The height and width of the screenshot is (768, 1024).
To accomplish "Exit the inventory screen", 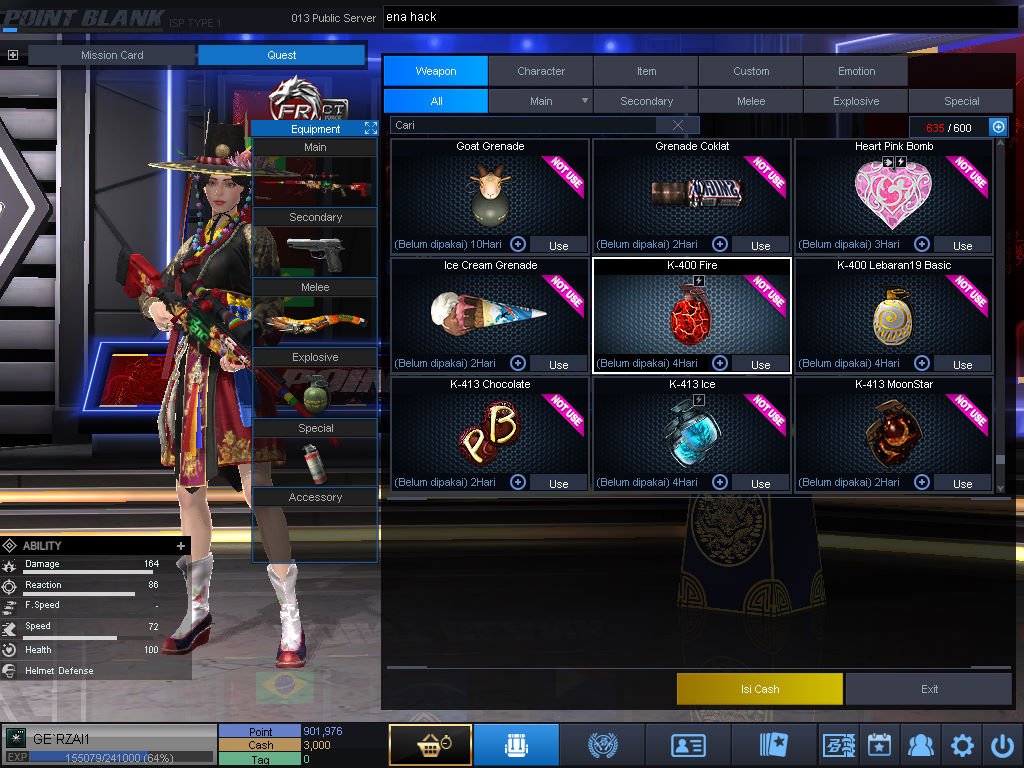I will click(x=930, y=689).
